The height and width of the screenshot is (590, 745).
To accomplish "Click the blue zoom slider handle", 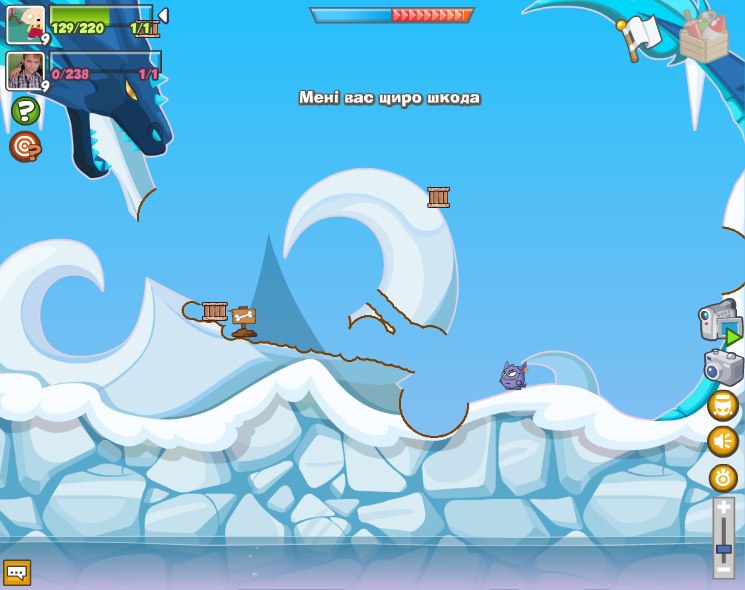I will (x=724, y=550).
